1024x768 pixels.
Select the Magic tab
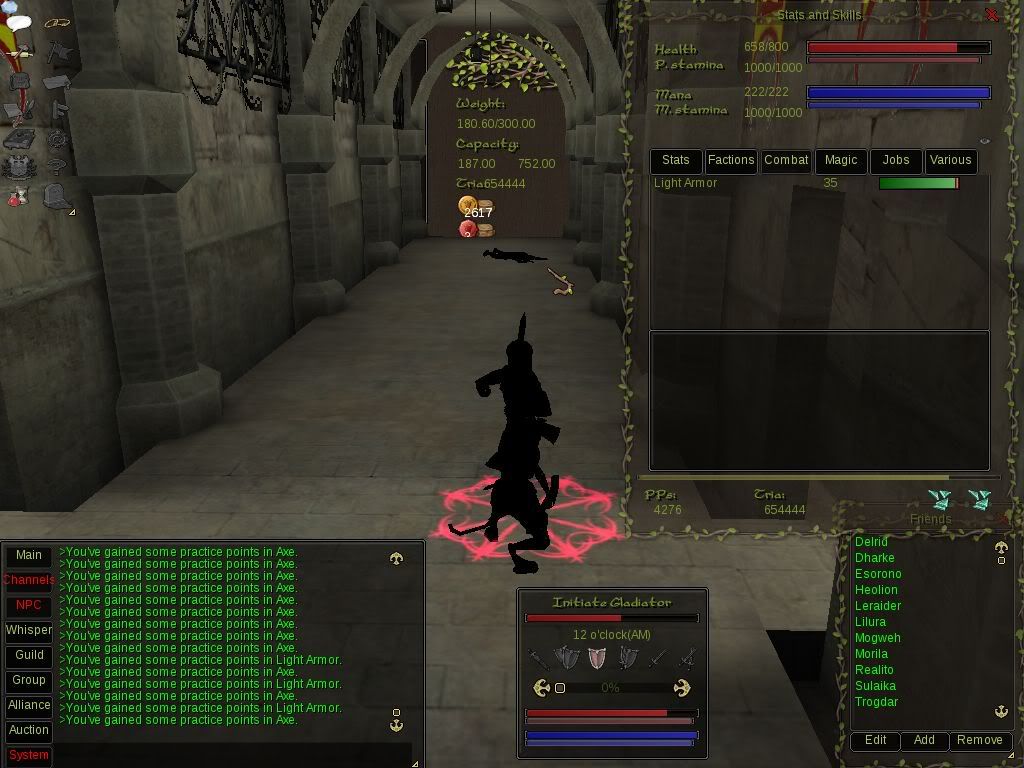tap(841, 160)
